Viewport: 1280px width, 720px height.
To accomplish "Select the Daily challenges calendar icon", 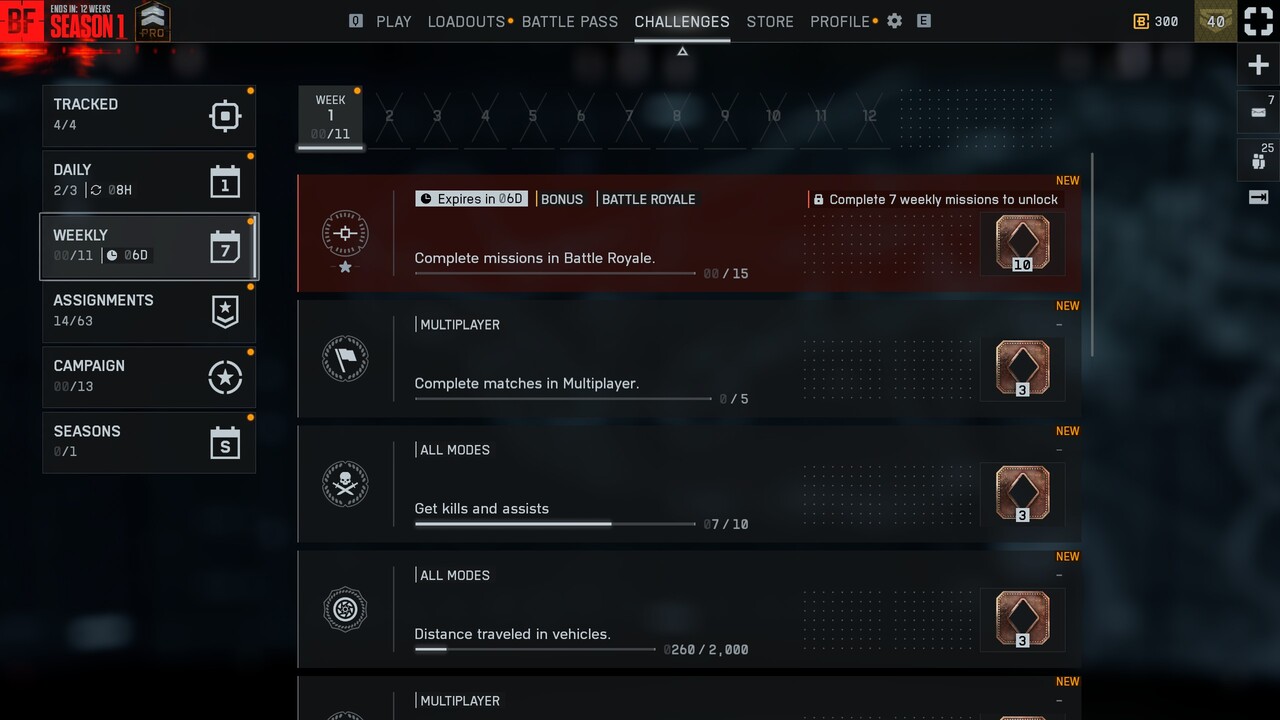I will pyautogui.click(x=224, y=181).
